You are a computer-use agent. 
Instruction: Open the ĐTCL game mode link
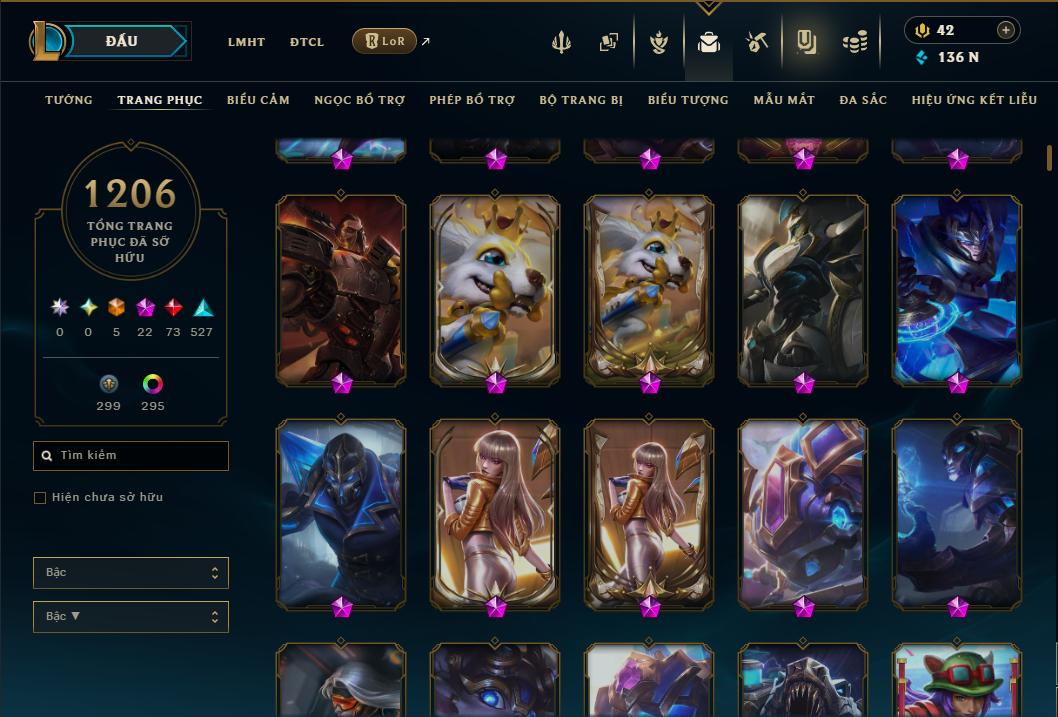point(307,42)
